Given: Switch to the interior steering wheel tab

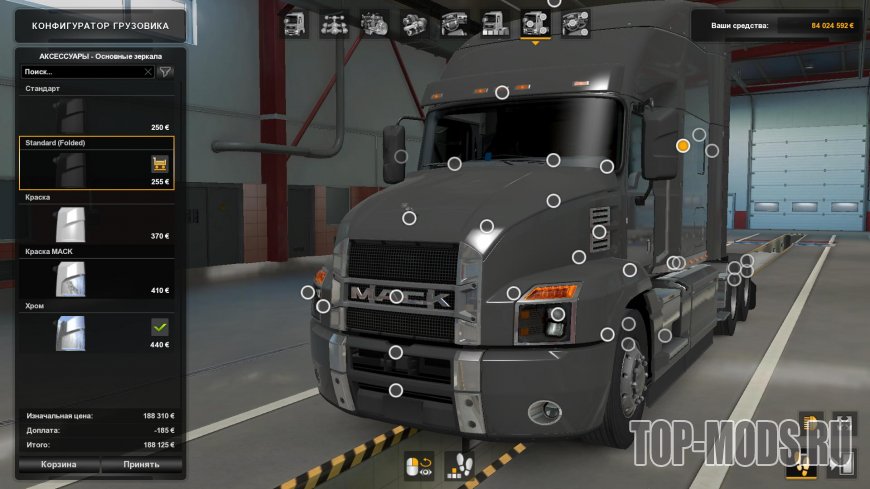Looking at the screenshot, I should 454,23.
